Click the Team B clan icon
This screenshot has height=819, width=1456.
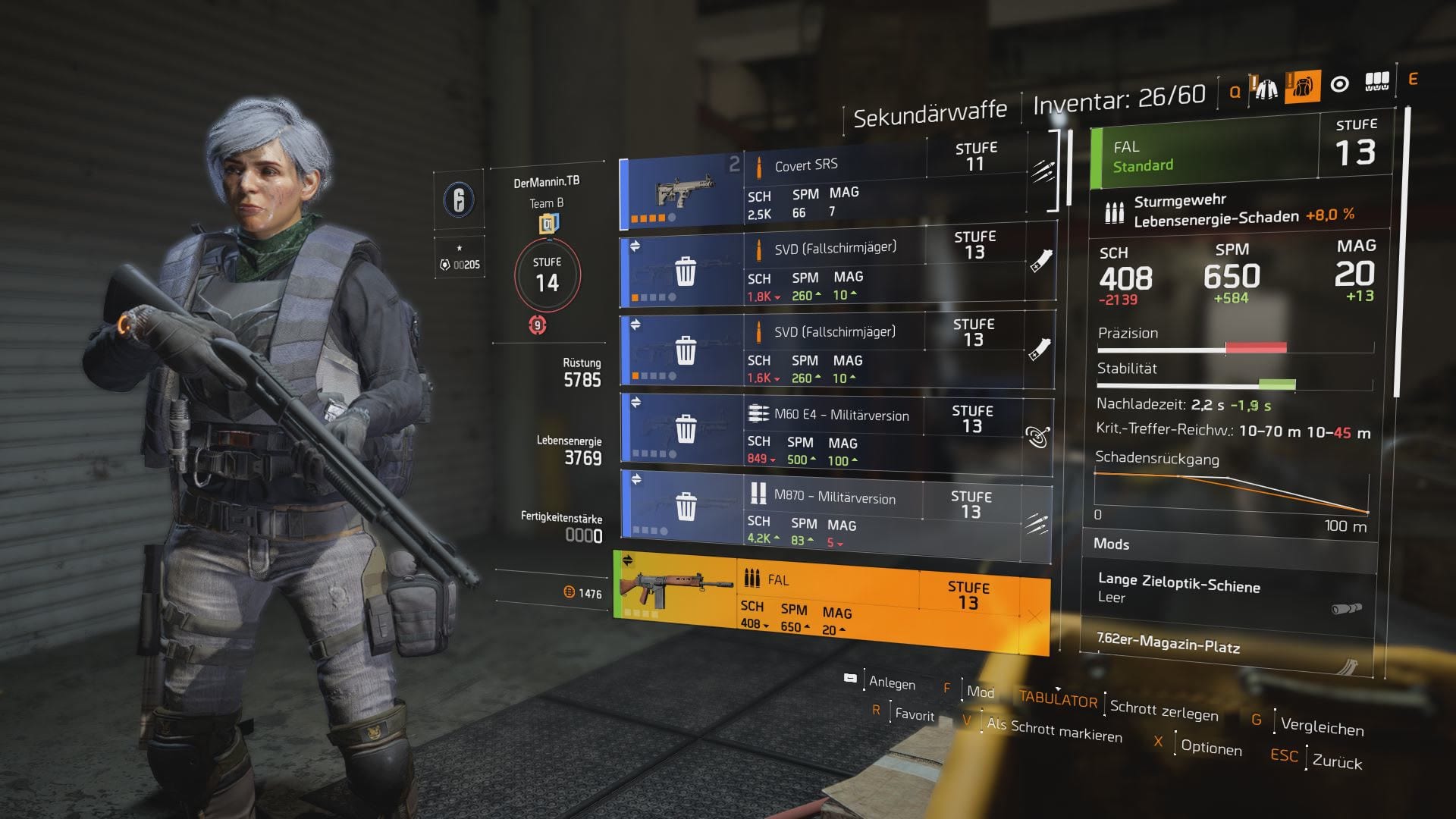(548, 224)
